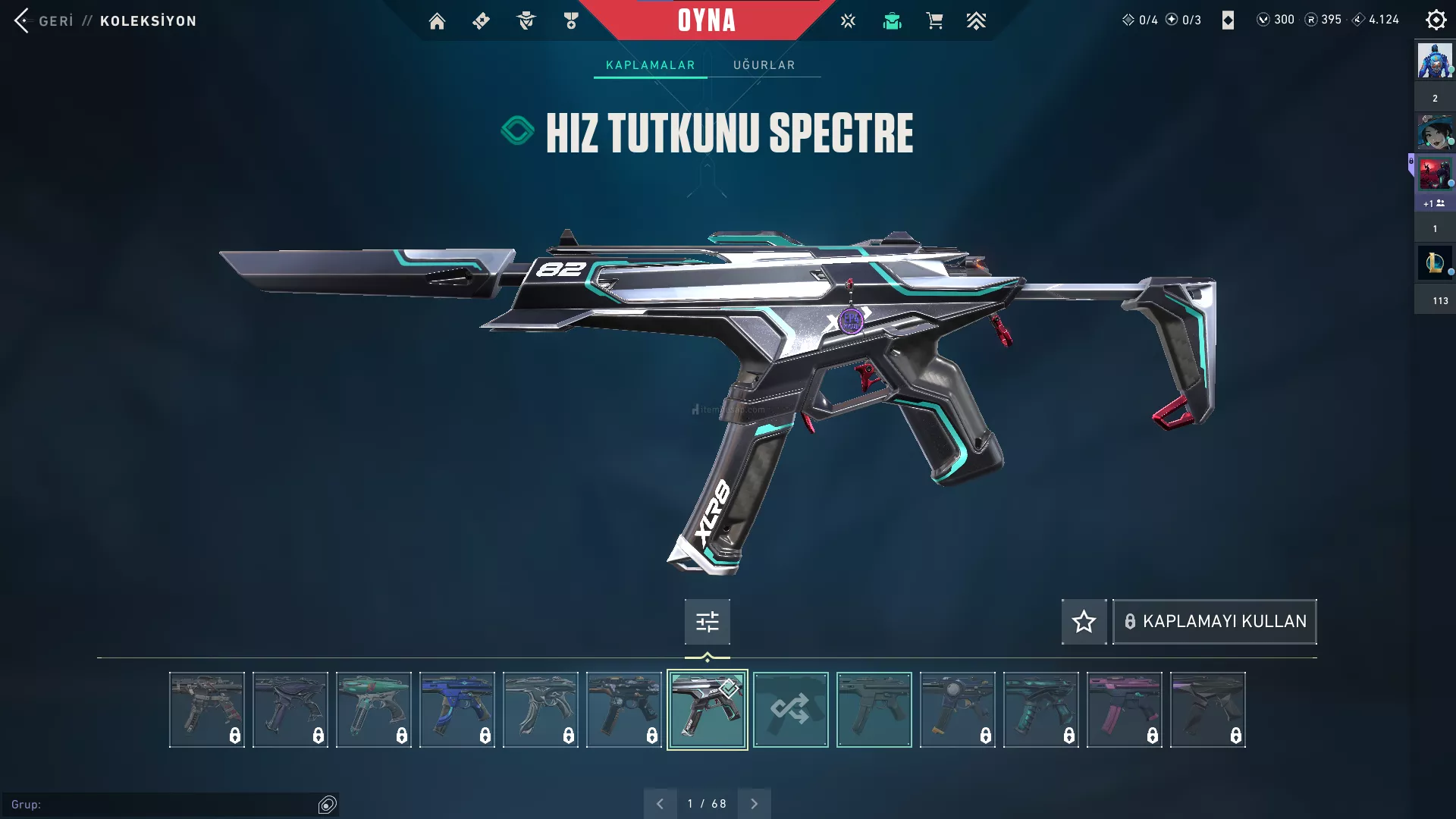Go to next weapon page arrow

click(x=754, y=804)
